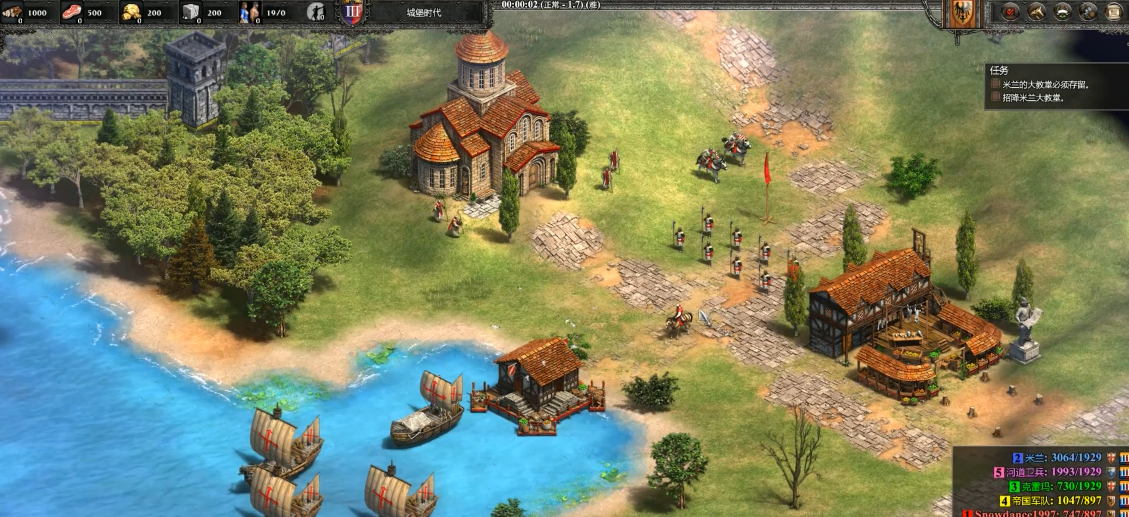Select the 克雷玛 player score row
Image resolution: width=1129 pixels, height=517 pixels.
pos(1060,486)
